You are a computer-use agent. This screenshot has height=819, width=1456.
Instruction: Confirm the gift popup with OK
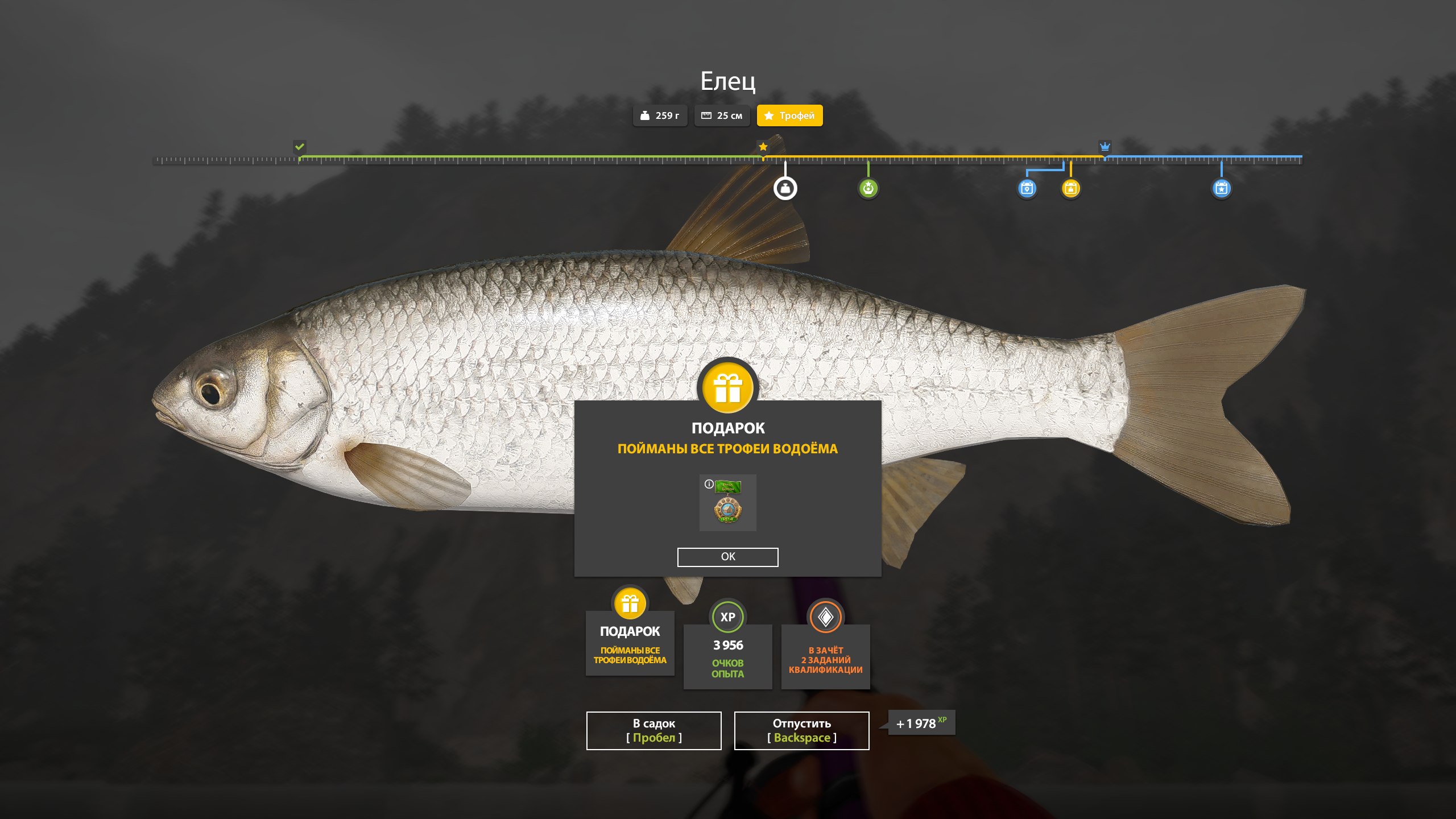click(x=727, y=557)
